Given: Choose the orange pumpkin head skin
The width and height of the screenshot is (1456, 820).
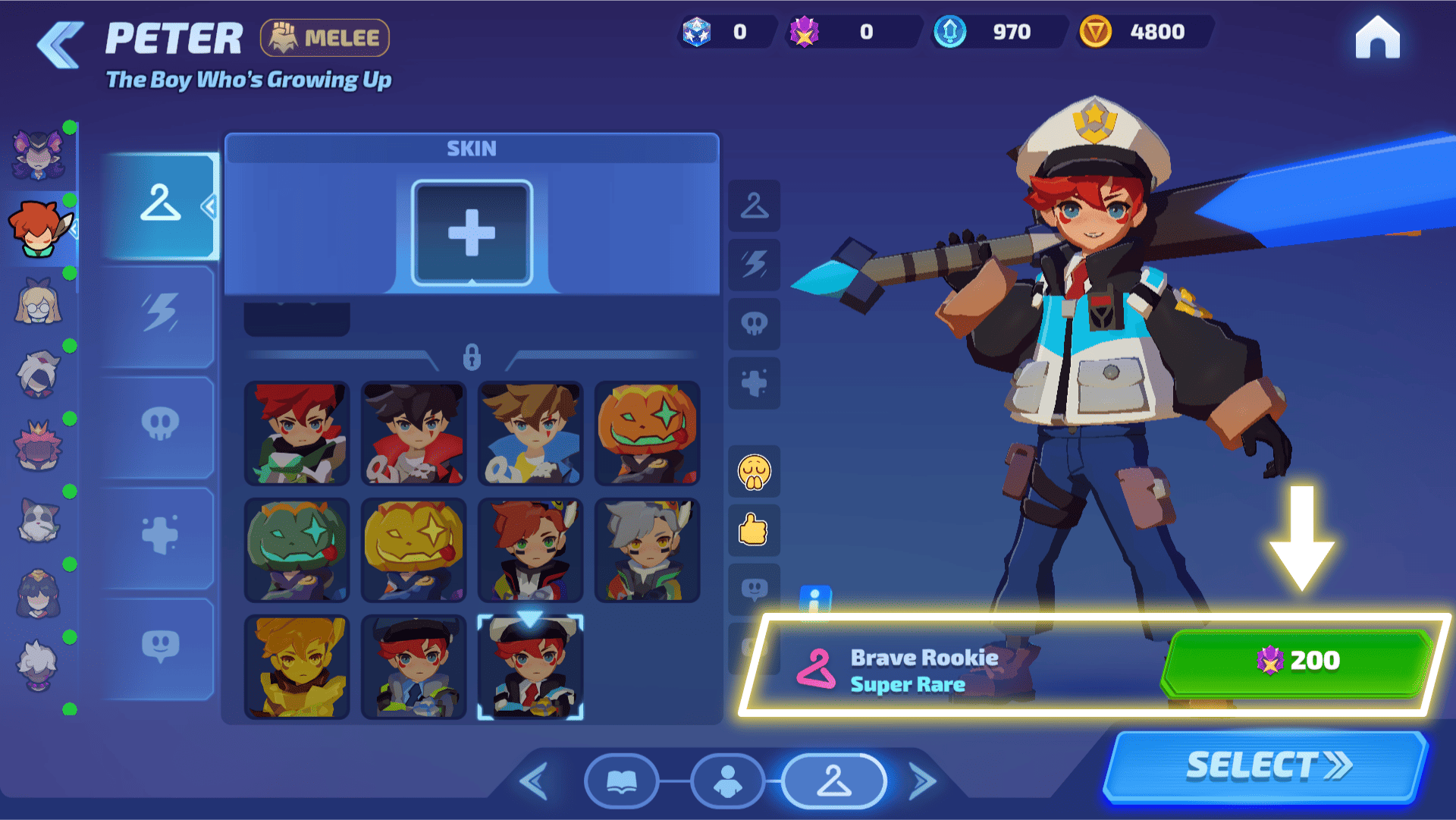Looking at the screenshot, I should 647,434.
